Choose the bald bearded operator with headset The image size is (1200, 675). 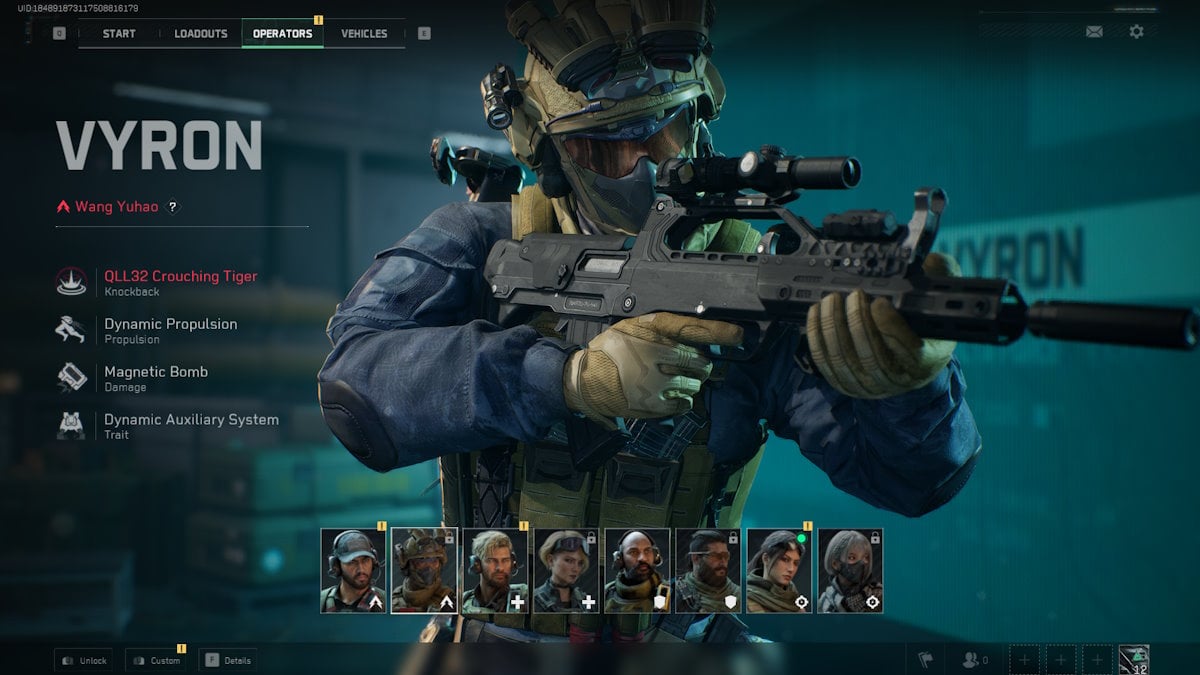637,570
